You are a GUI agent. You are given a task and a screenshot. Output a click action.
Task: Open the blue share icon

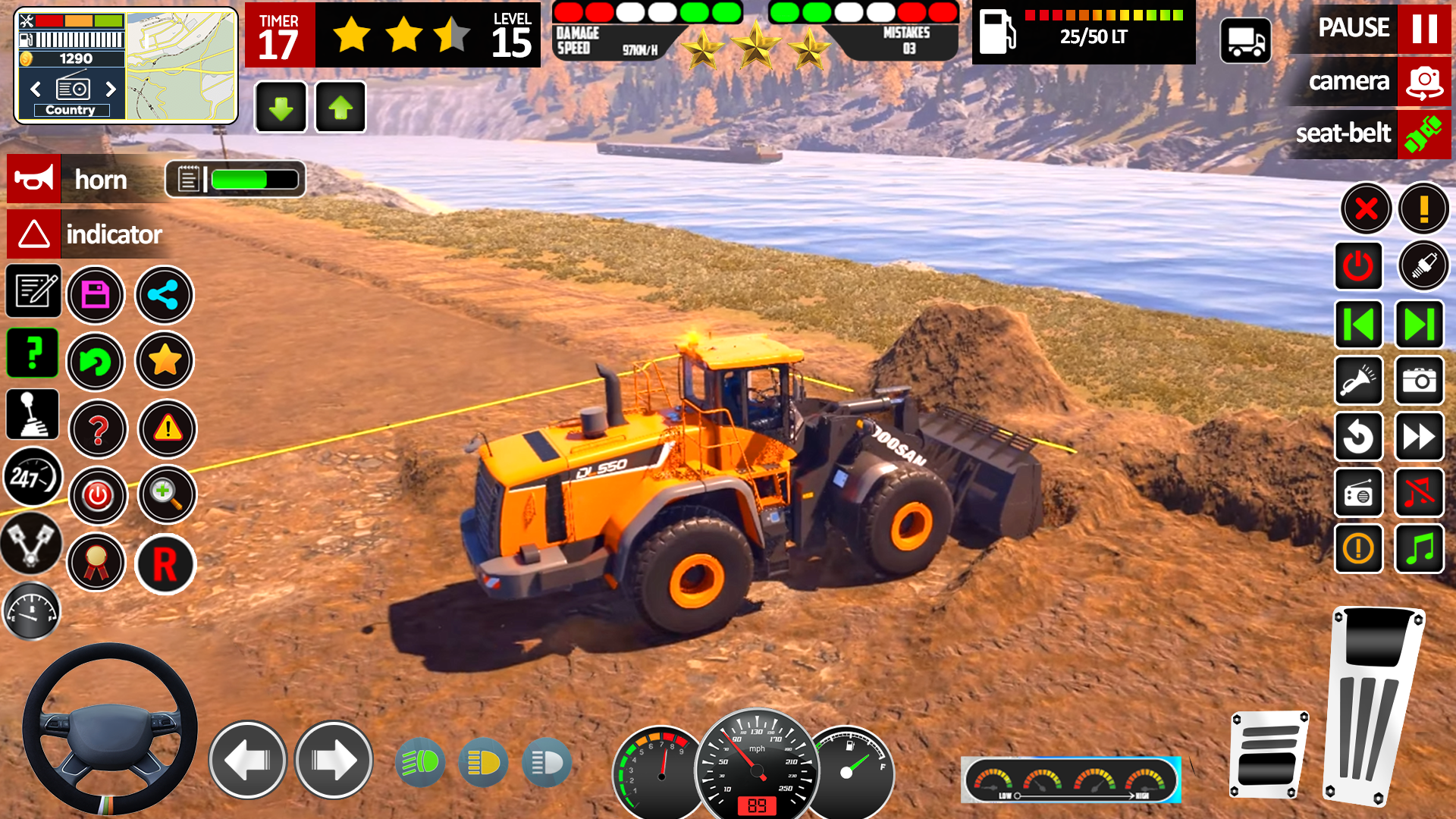pyautogui.click(x=164, y=295)
